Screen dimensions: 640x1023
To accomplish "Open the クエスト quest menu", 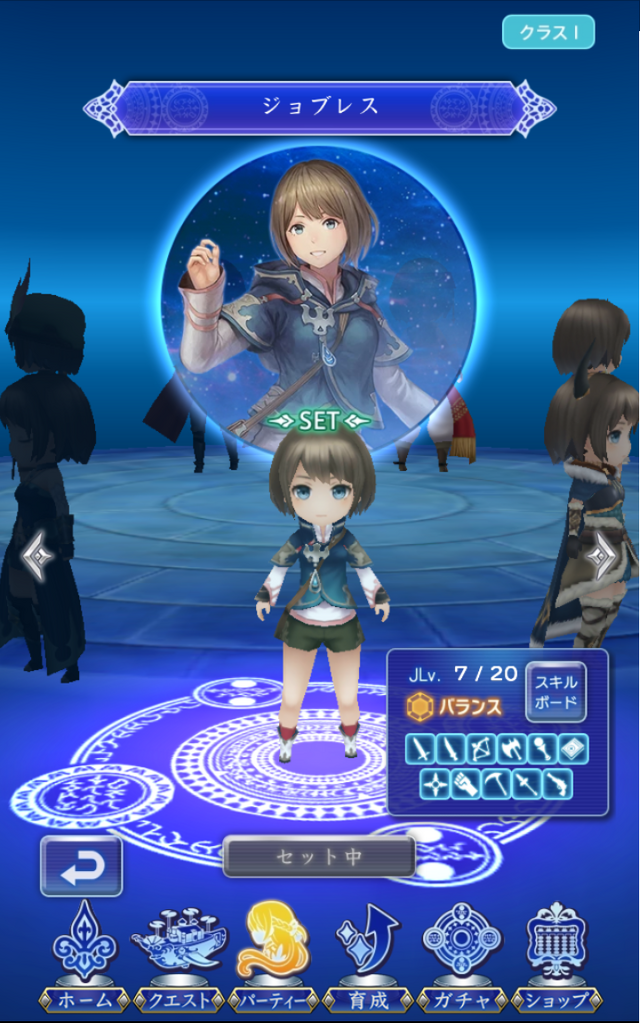I will tap(178, 955).
